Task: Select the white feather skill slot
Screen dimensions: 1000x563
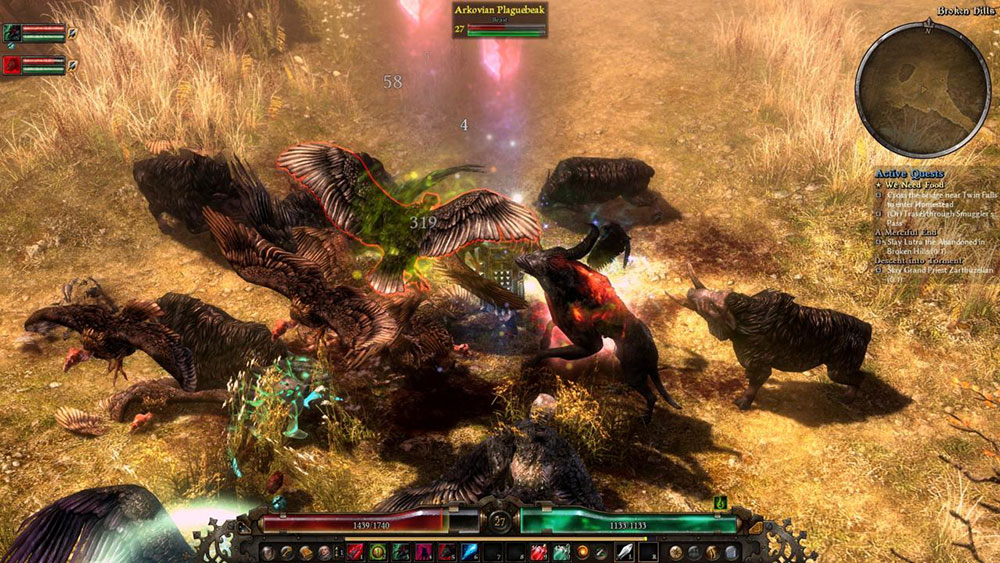Action: coord(626,551)
